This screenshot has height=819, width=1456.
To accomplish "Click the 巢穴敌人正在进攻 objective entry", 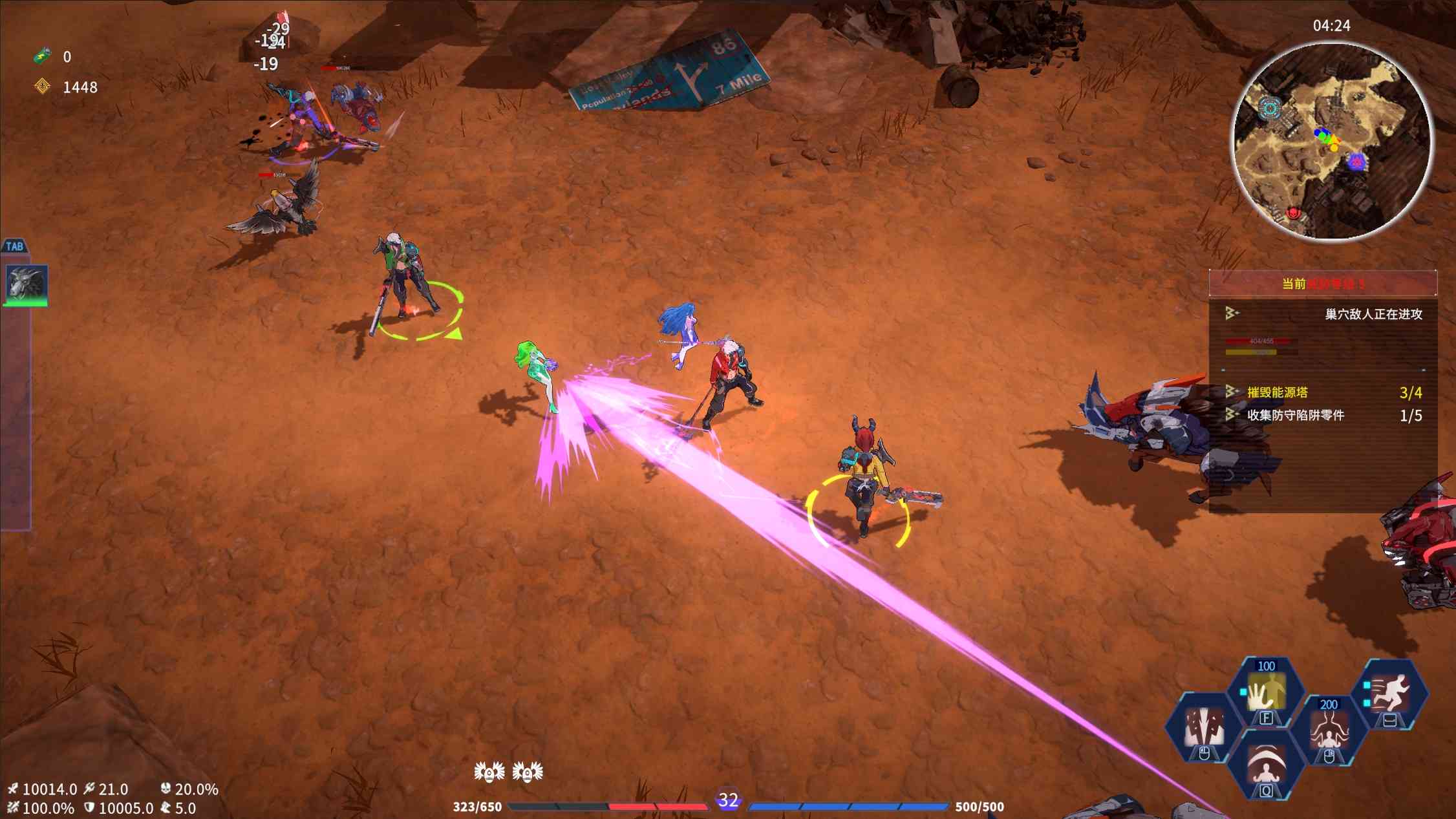I will [1373, 314].
